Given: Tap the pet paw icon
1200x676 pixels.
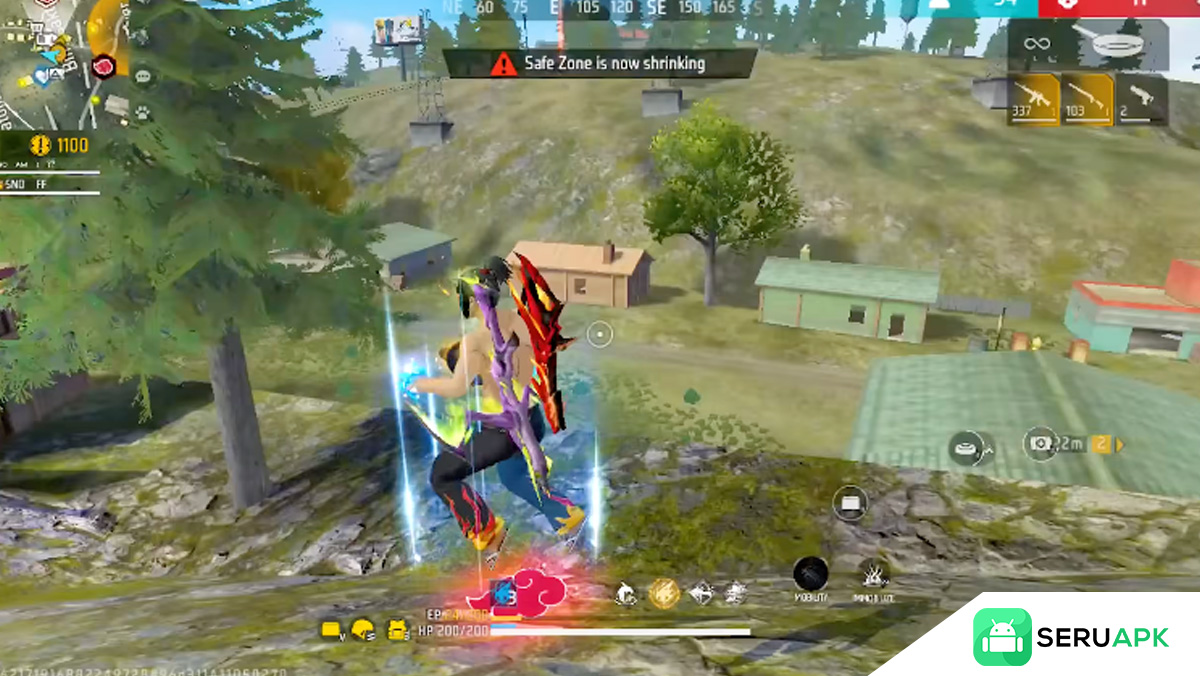Looking at the screenshot, I should tap(143, 113).
